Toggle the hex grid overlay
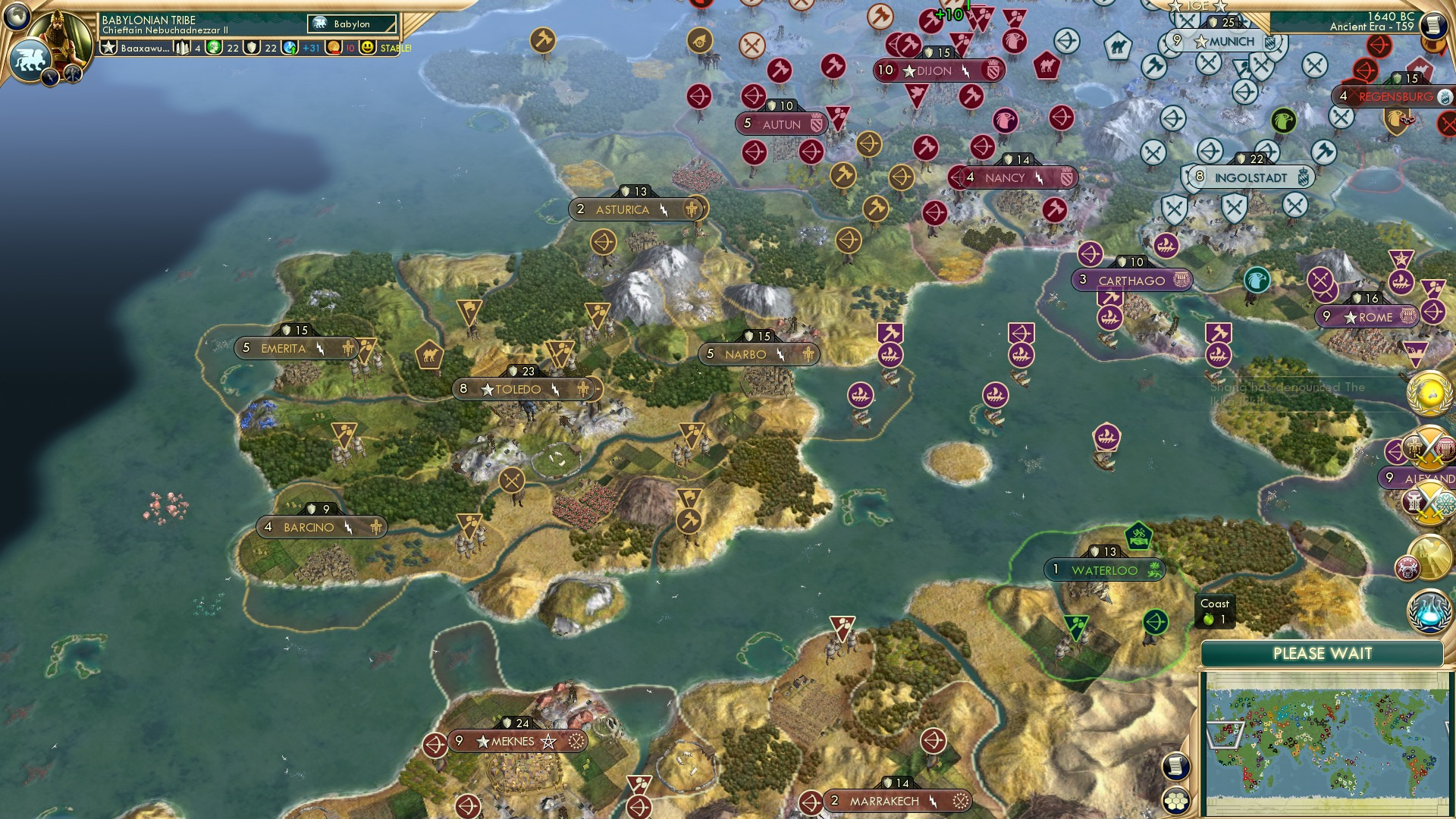Screen dimensions: 1456x819 coord(1175,800)
